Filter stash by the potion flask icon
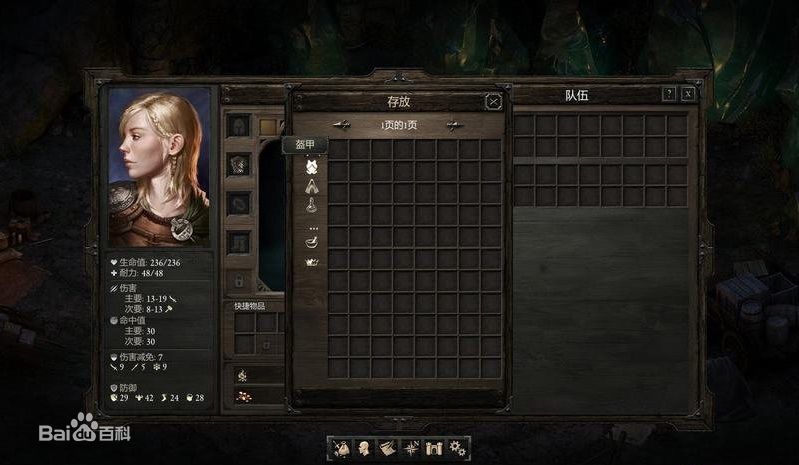The image size is (799, 465). tap(312, 205)
